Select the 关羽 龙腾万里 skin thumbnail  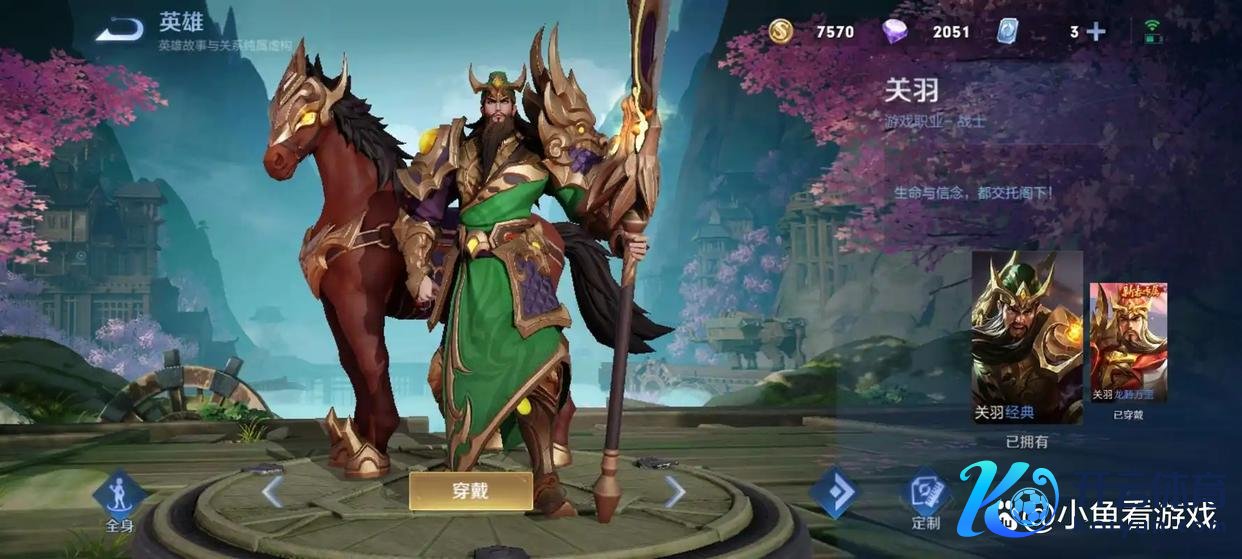[x=1128, y=342]
